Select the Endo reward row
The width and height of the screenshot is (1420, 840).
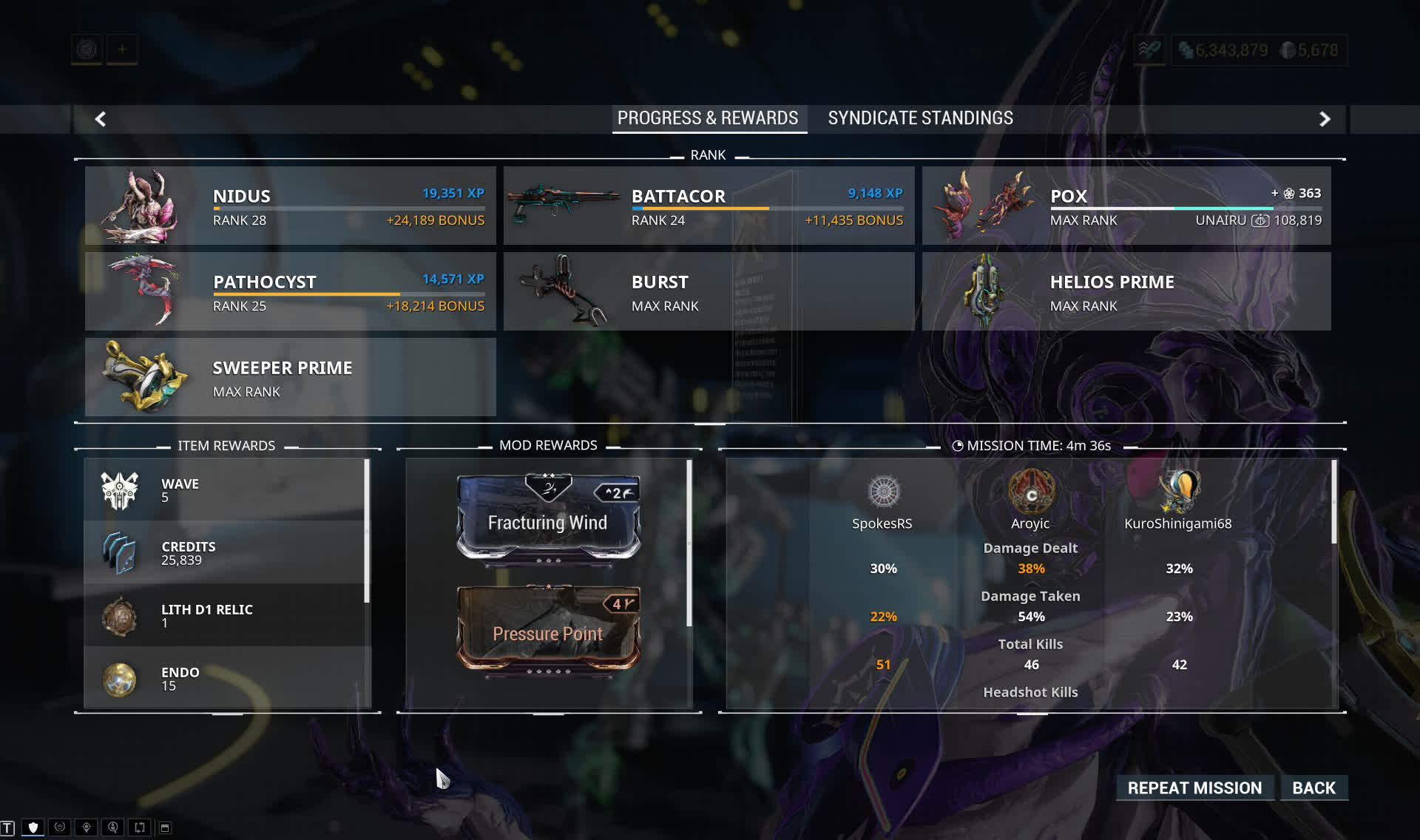coord(226,678)
